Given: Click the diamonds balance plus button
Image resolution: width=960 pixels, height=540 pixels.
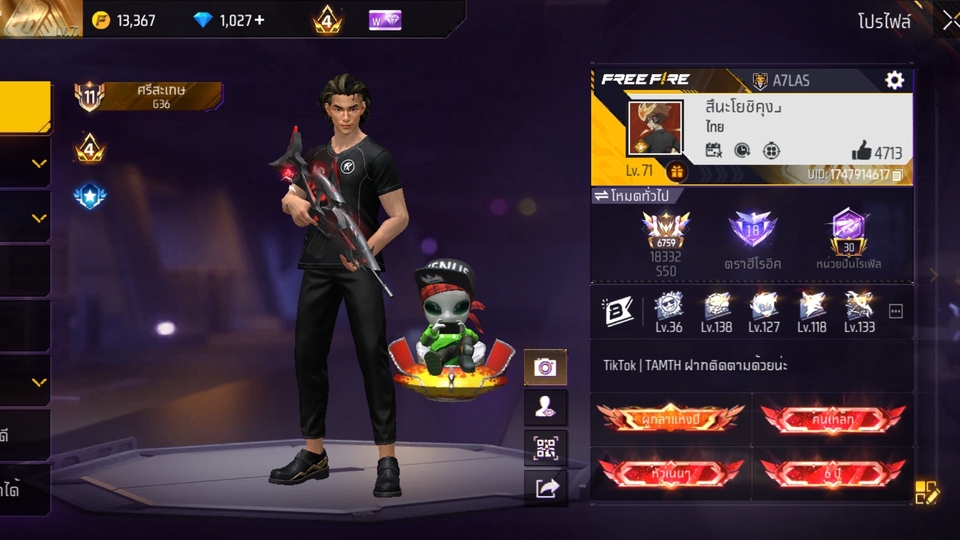Looking at the screenshot, I should [260, 20].
